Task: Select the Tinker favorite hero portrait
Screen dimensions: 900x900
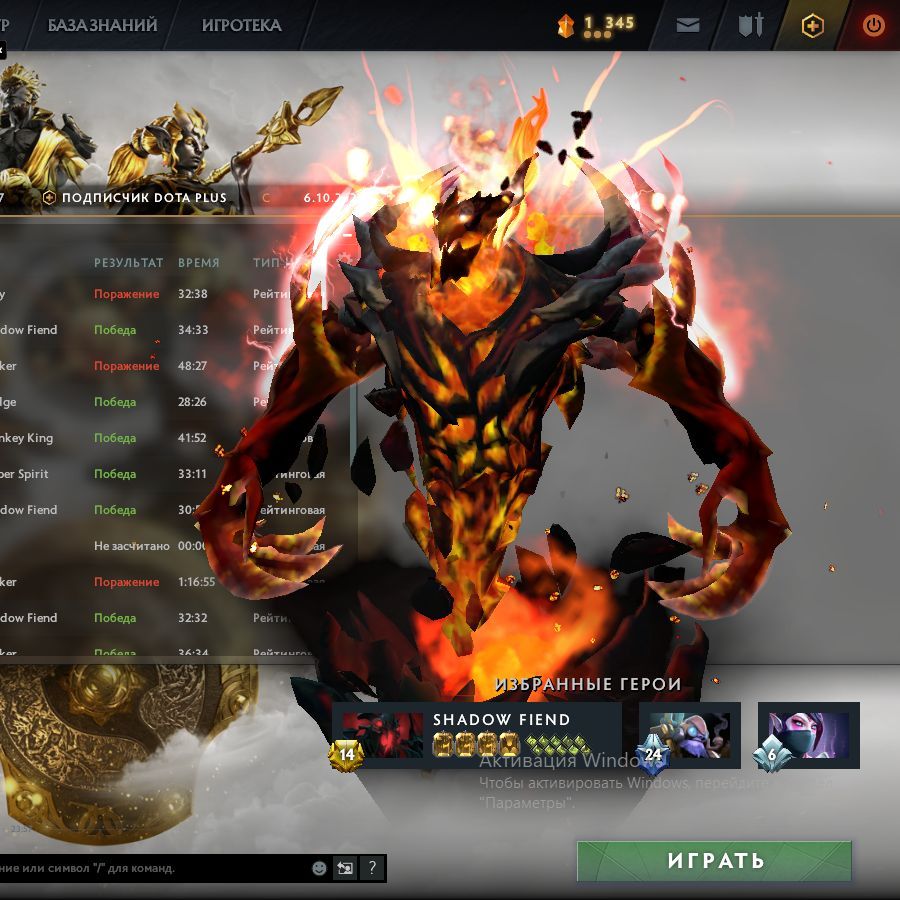Action: click(x=690, y=734)
